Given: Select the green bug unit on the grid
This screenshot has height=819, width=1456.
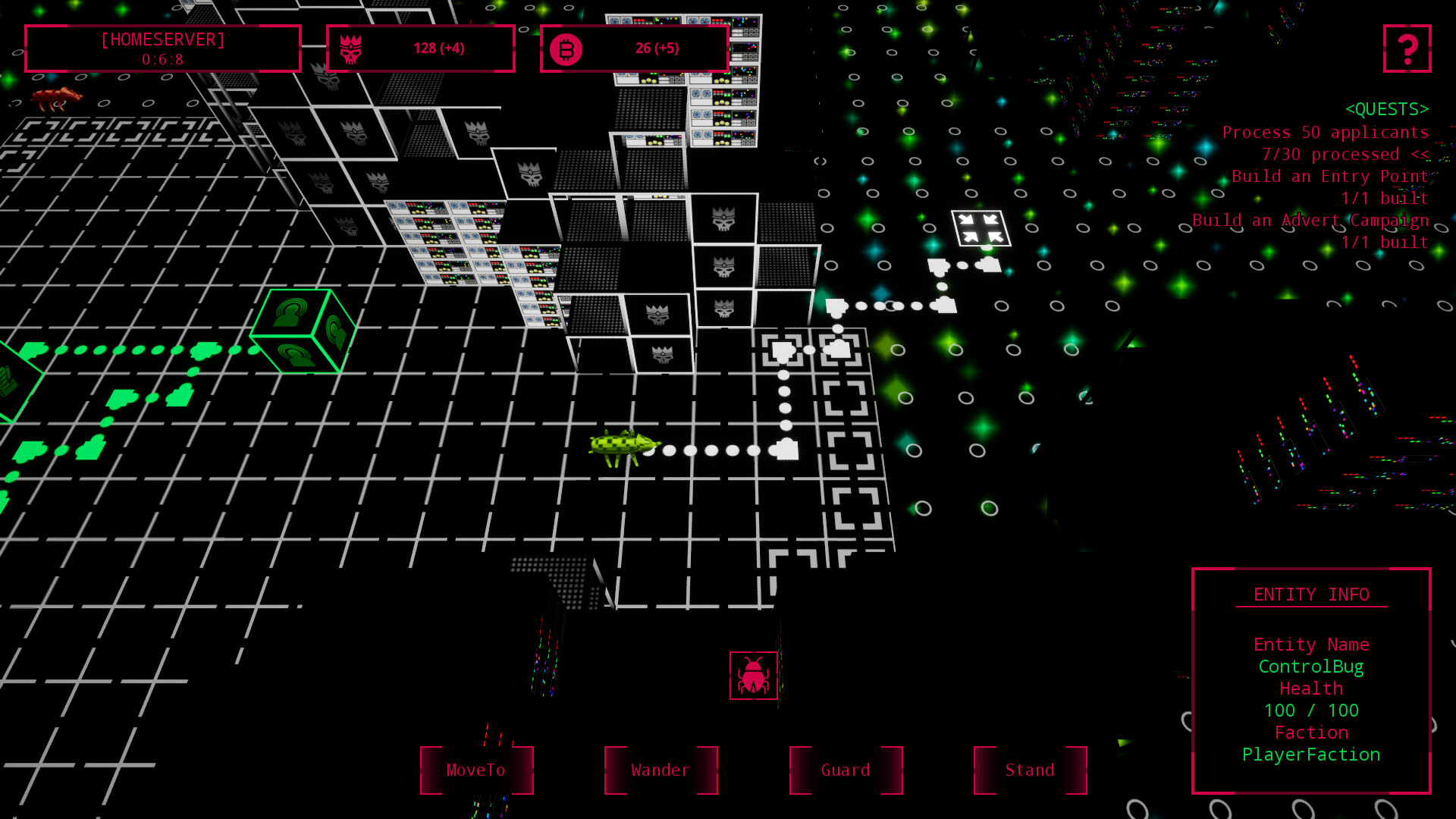Looking at the screenshot, I should pos(622,446).
